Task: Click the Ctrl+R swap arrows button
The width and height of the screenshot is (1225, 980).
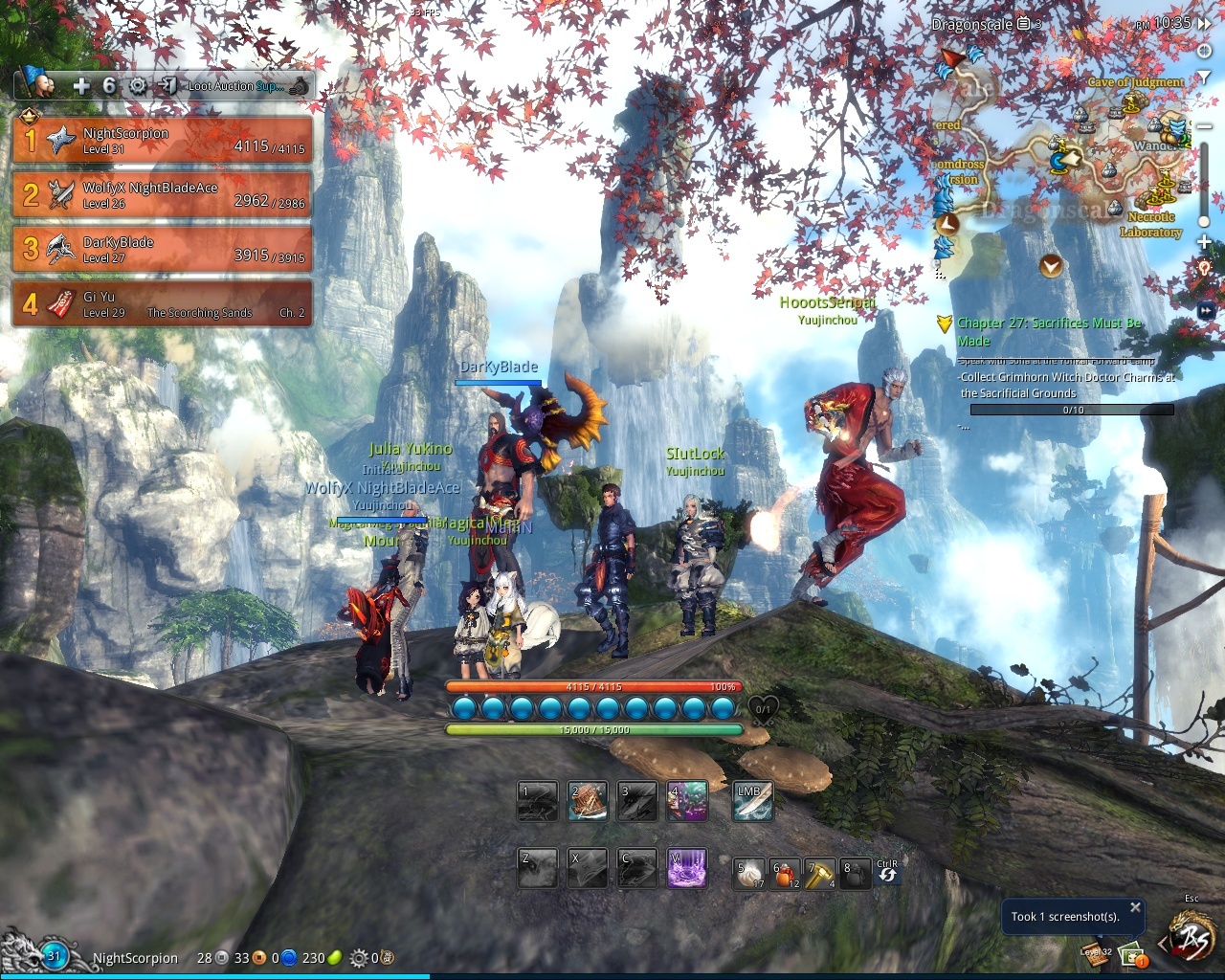Action: coord(887,873)
